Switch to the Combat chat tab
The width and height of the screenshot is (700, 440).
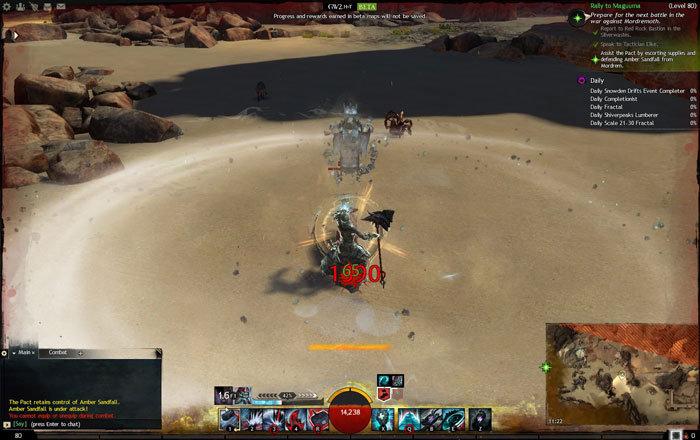click(x=57, y=352)
